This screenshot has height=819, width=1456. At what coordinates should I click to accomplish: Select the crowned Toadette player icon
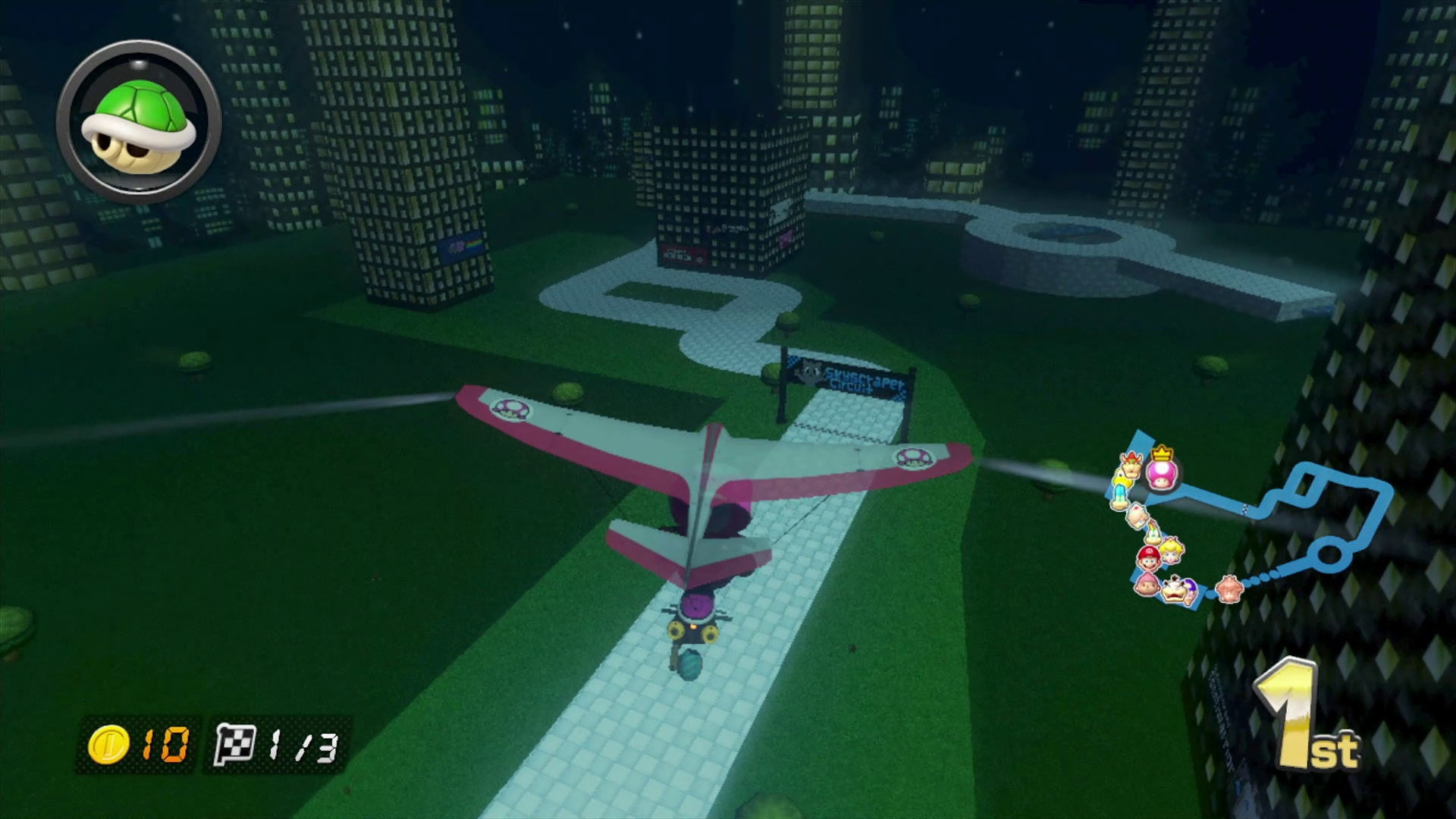(x=1162, y=475)
